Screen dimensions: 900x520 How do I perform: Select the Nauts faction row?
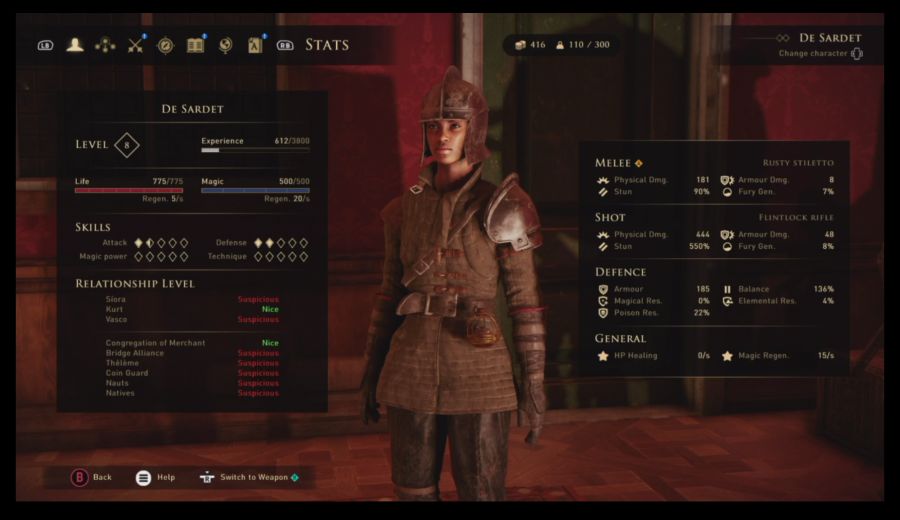(190, 383)
